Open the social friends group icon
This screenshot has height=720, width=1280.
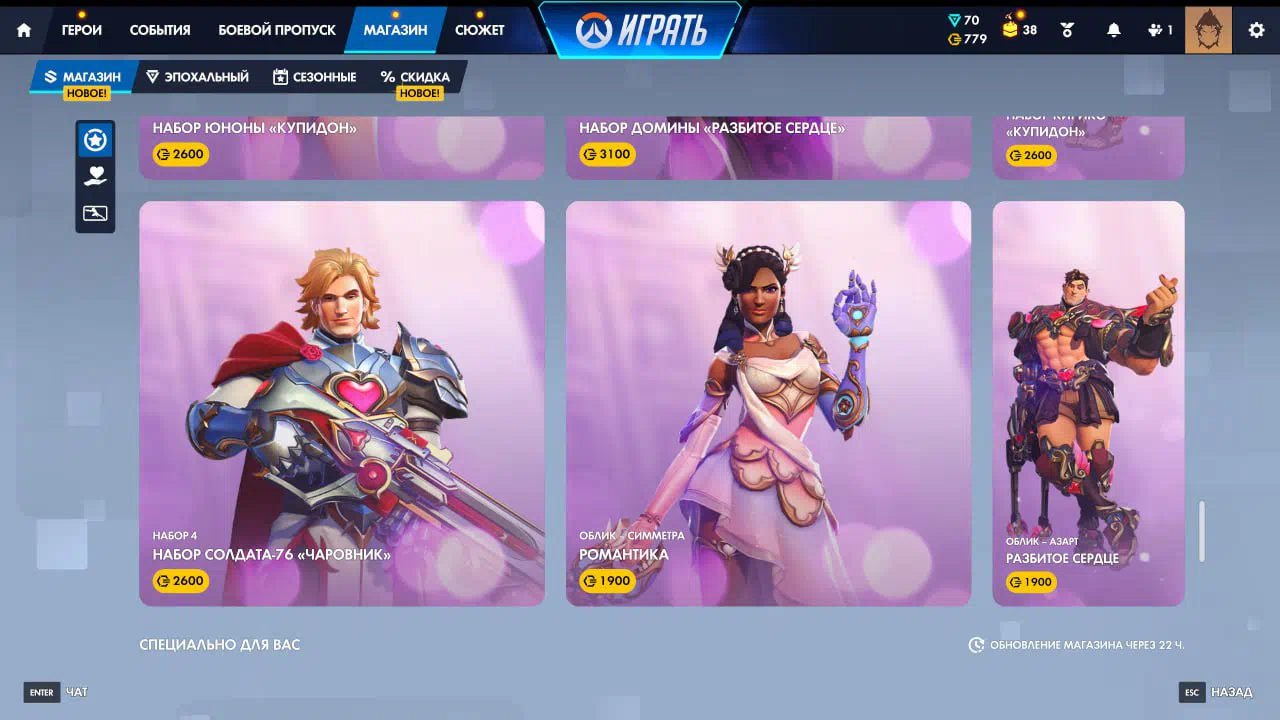(x=1160, y=30)
